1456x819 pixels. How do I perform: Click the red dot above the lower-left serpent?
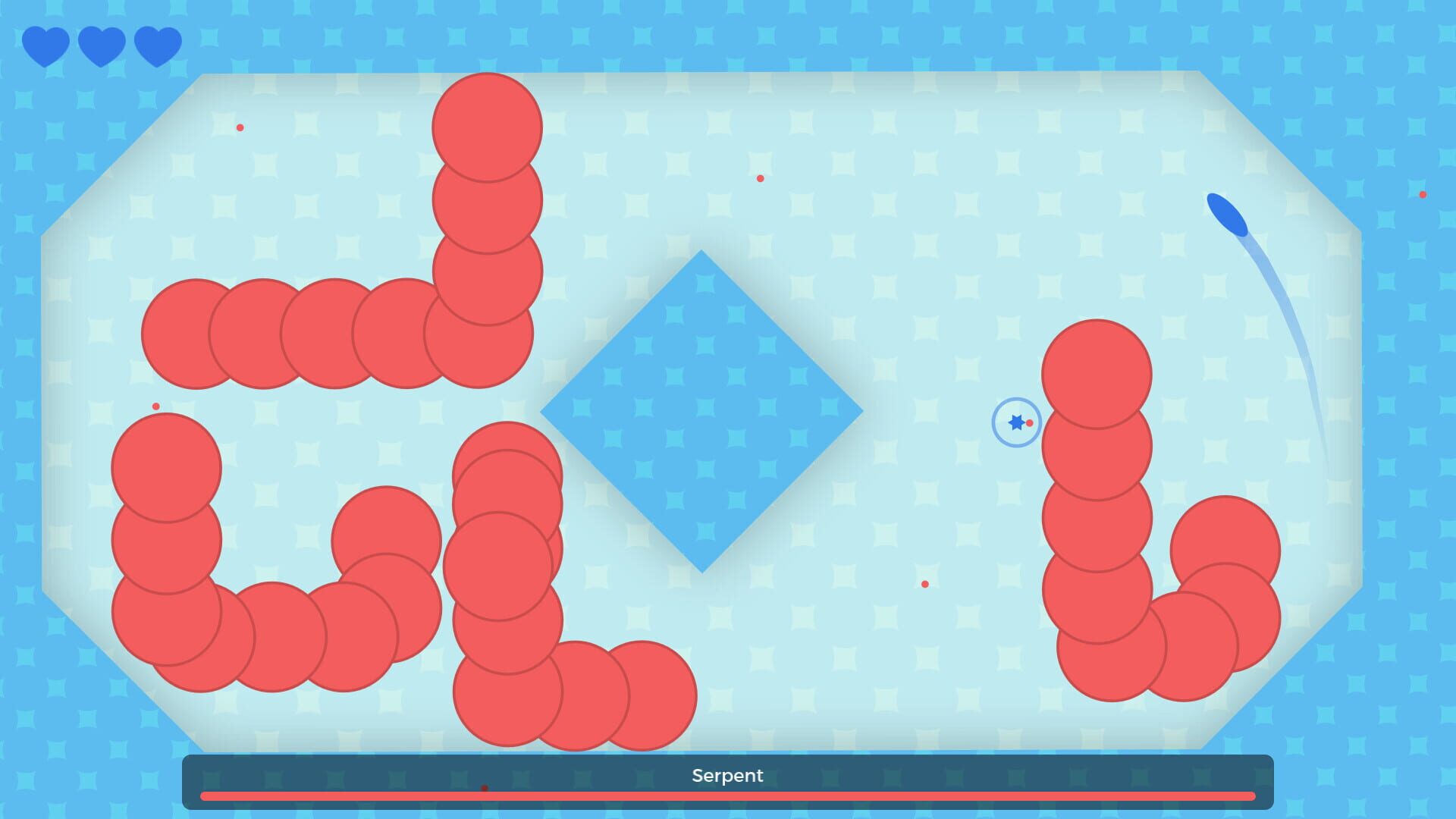155,408
